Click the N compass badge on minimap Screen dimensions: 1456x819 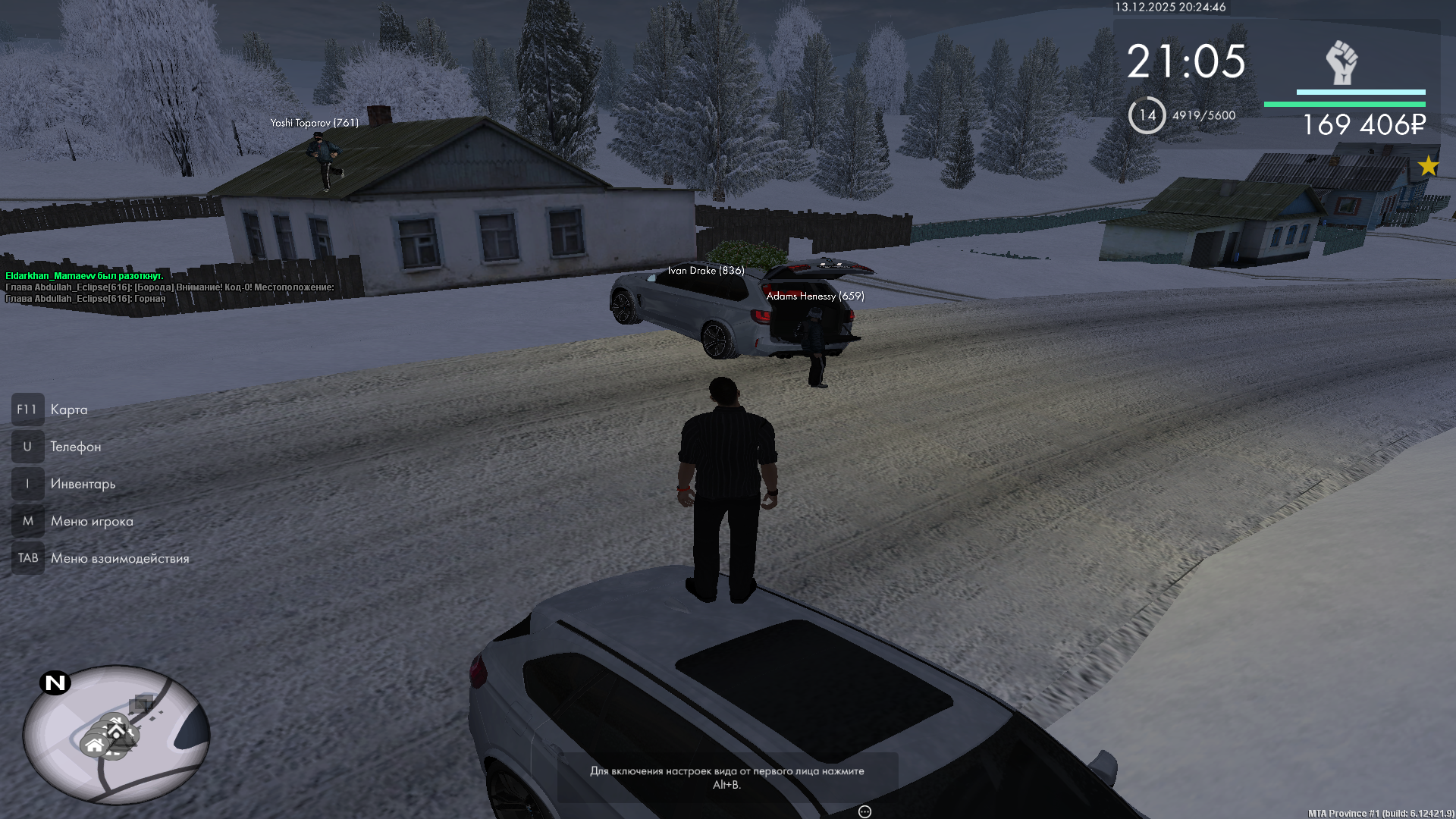point(55,683)
